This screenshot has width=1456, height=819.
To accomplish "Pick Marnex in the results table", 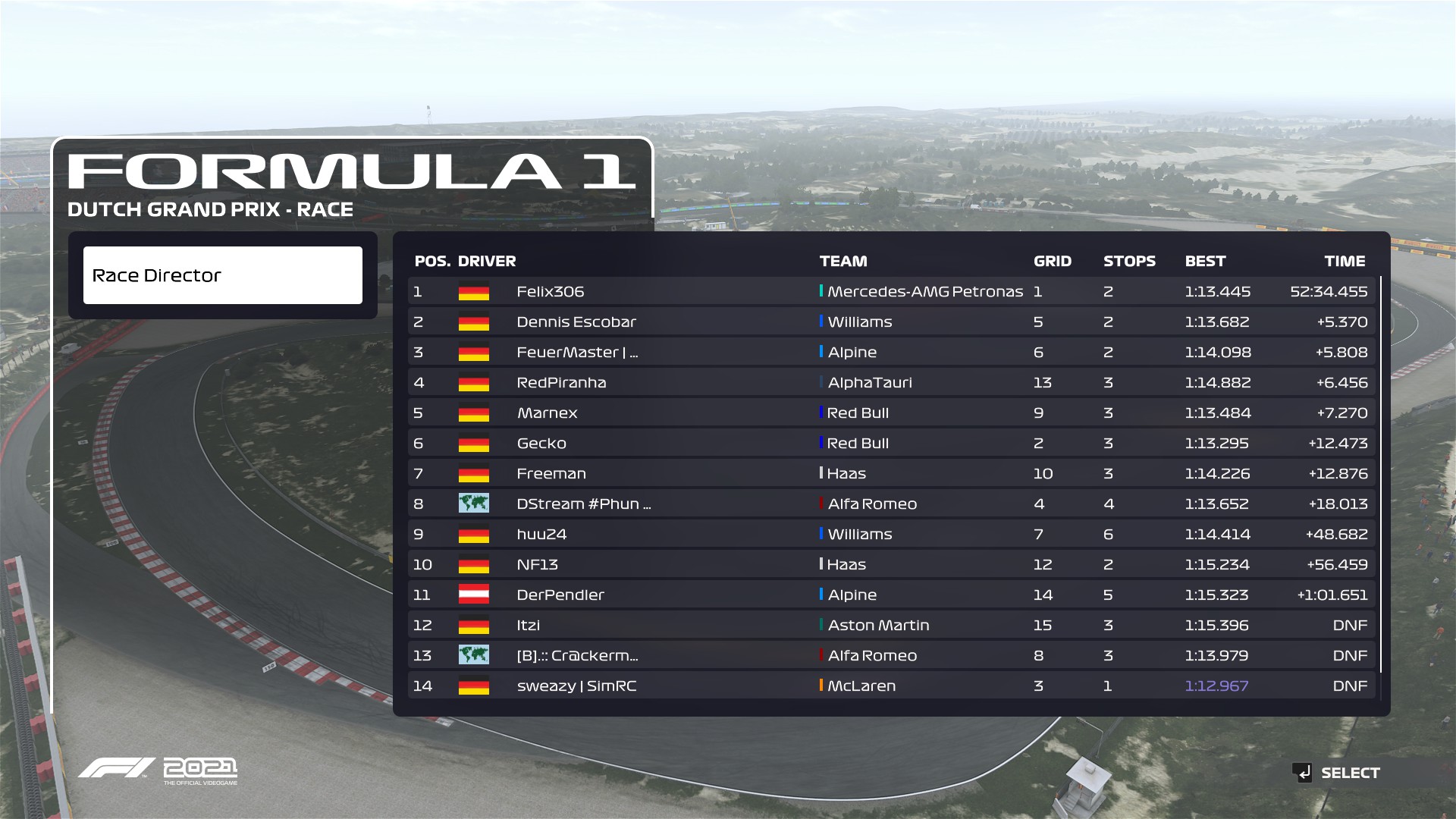I will point(891,413).
